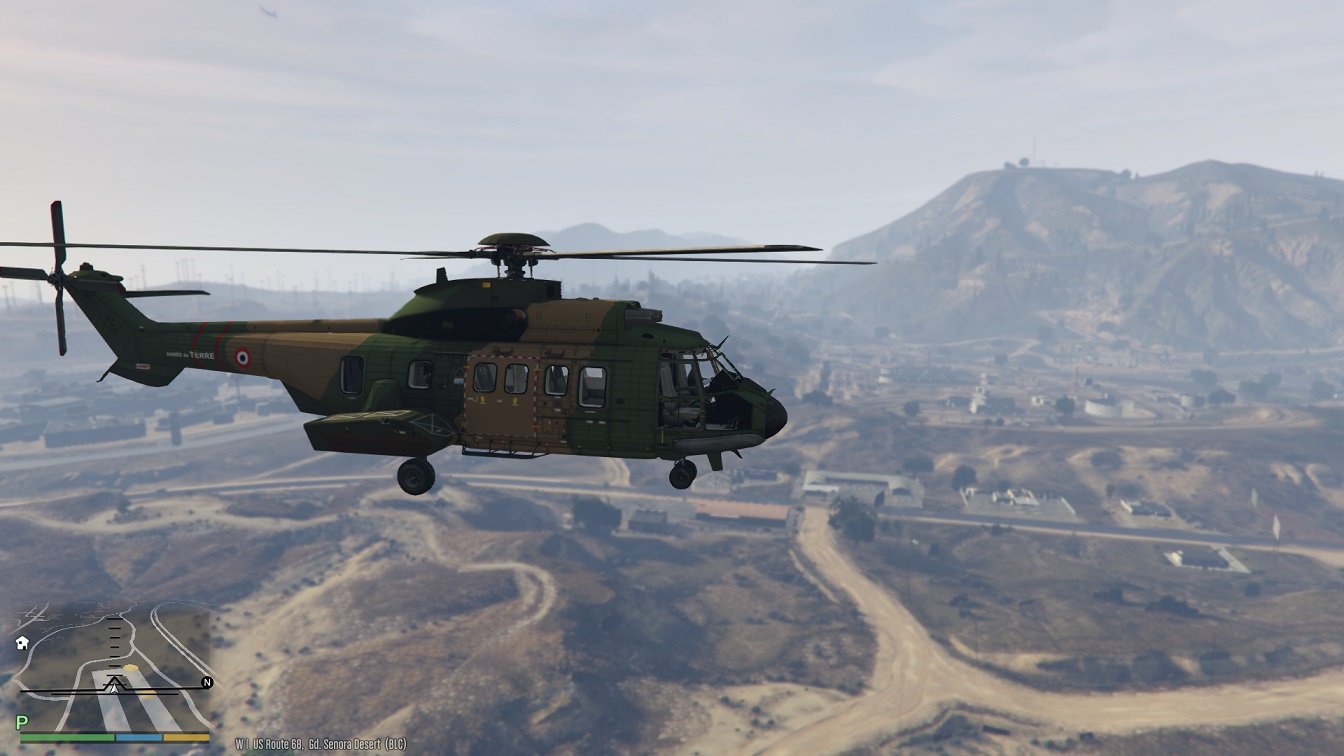Image resolution: width=1344 pixels, height=756 pixels.
Task: Select the "N" north marker on the minimap
Action: tap(206, 682)
